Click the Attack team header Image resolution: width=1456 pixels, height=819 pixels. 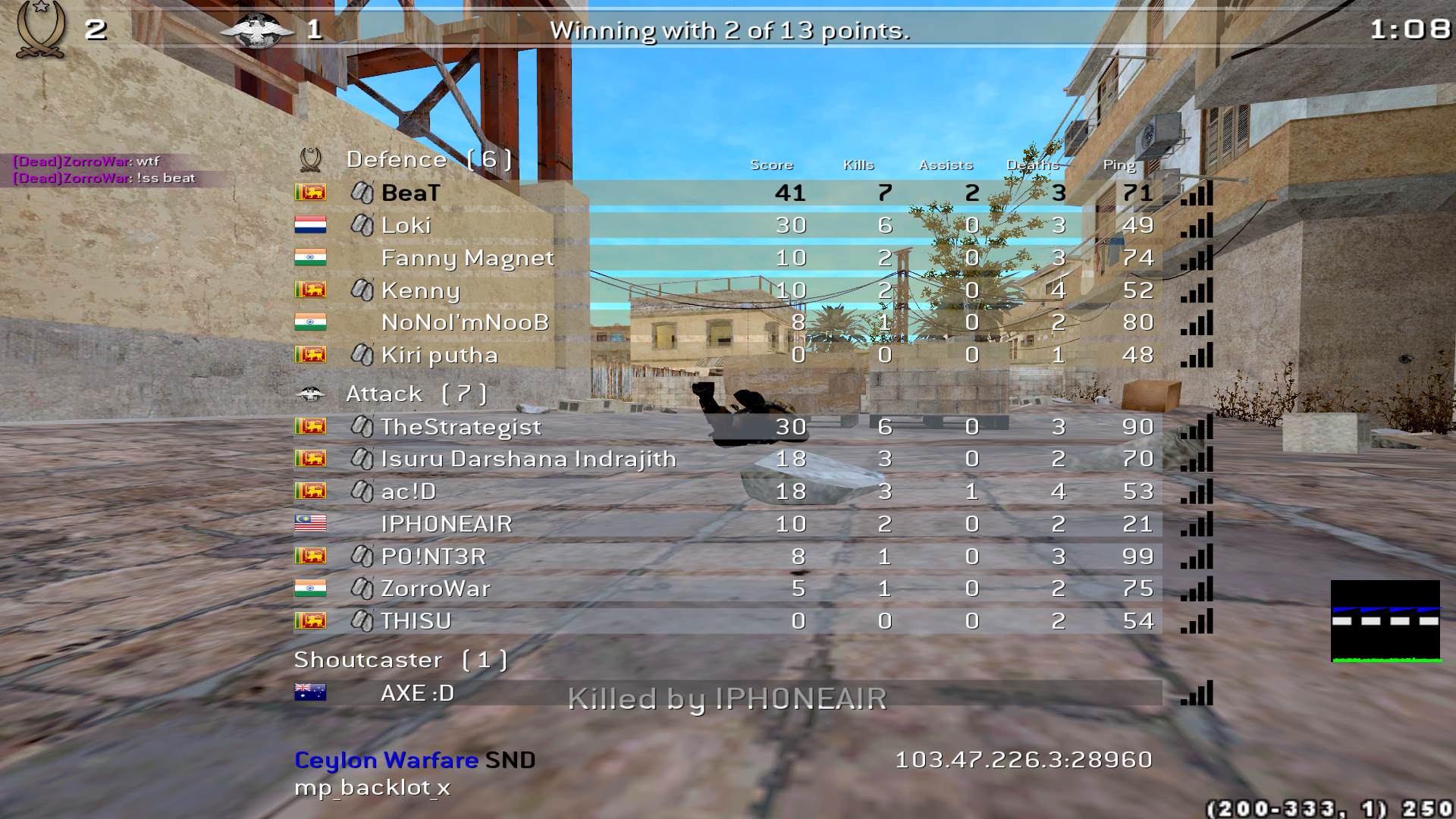(x=416, y=394)
